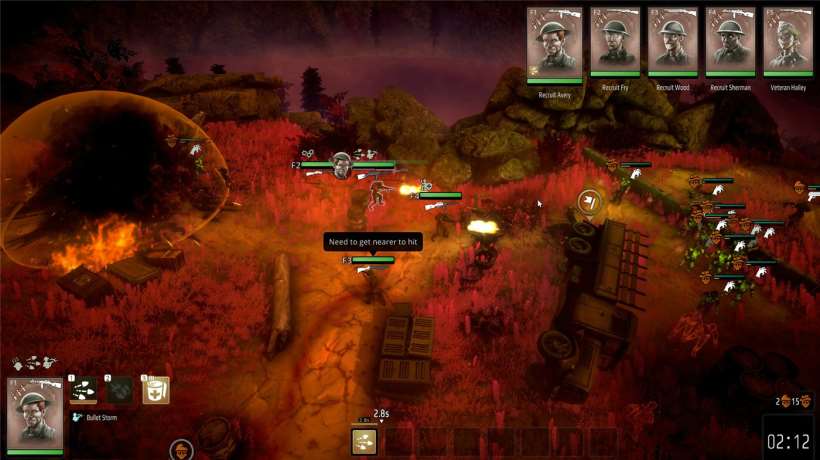Switch to Recruit Sherman's portrait

(x=730, y=43)
